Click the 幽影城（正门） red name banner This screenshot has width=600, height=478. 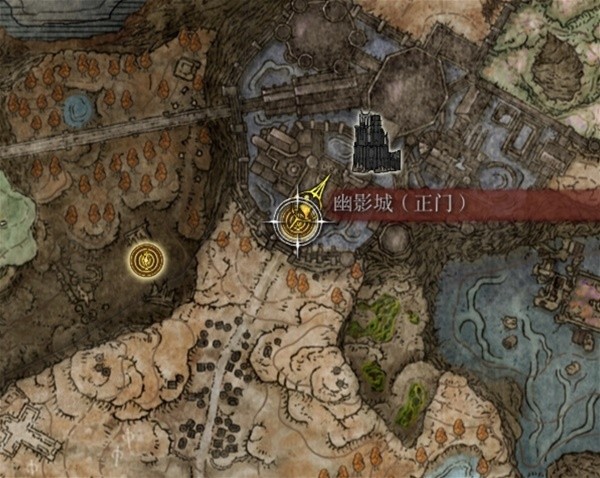coord(400,203)
